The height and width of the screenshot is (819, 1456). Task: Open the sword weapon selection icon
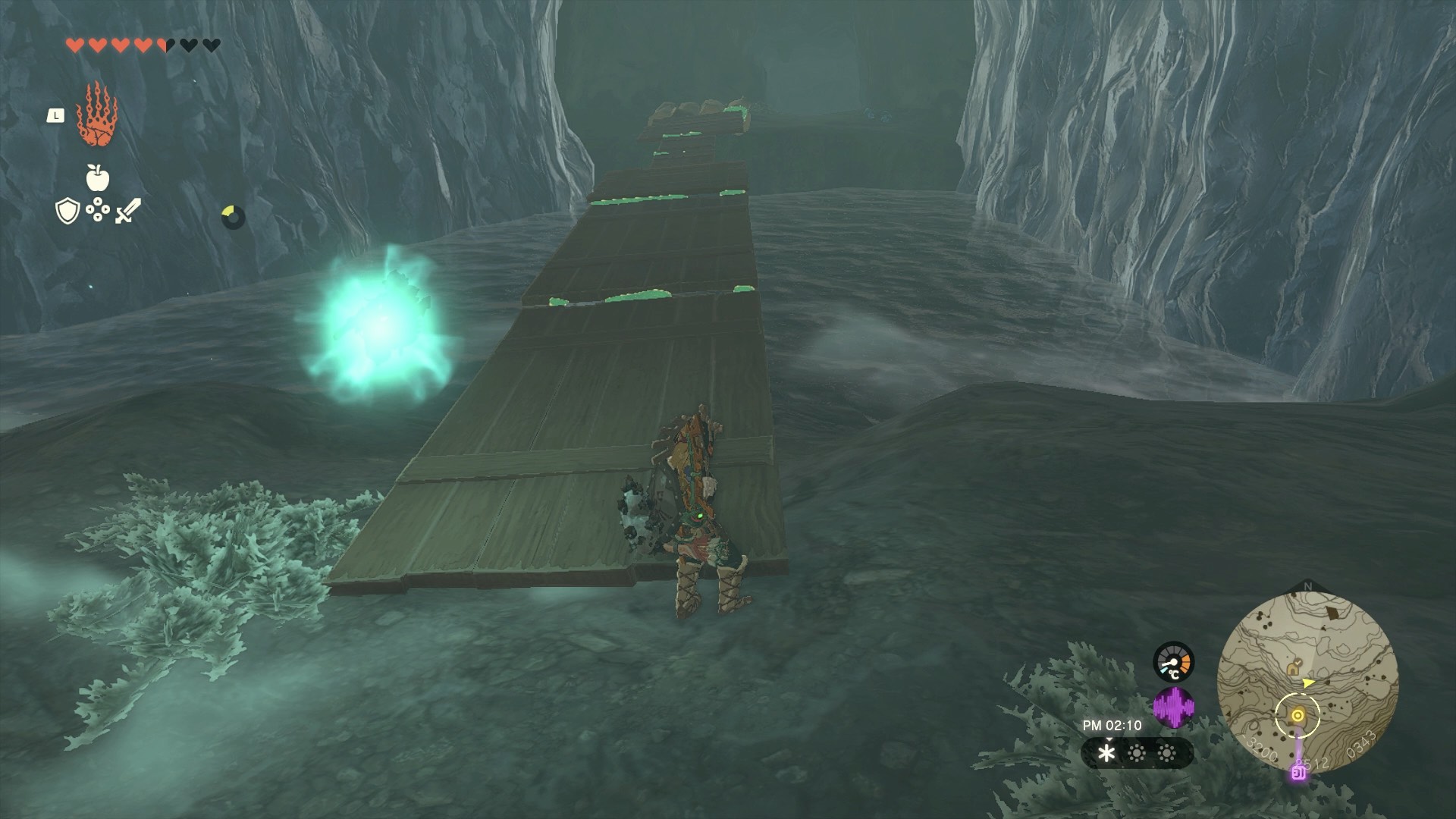128,211
